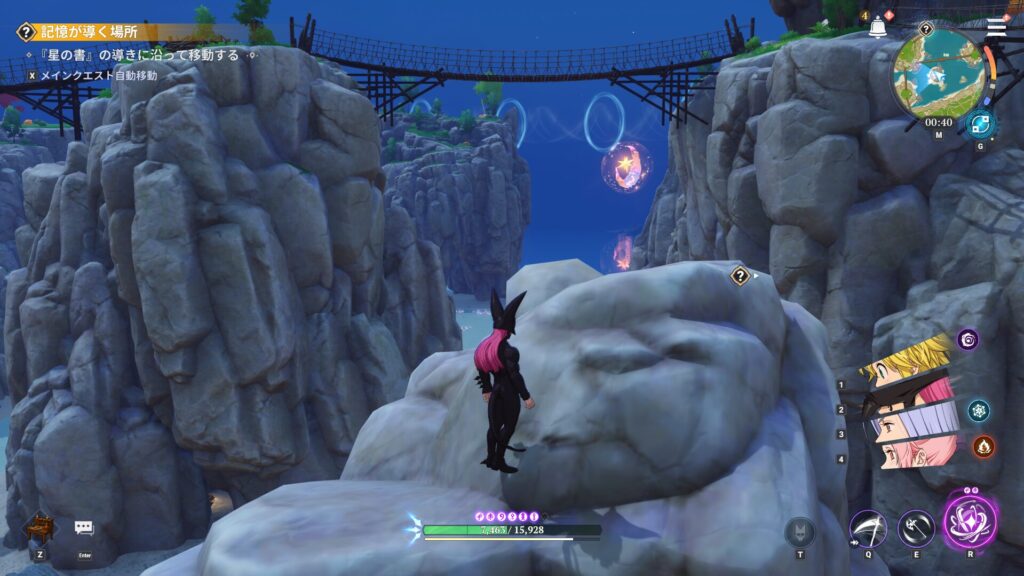
Task: Select the teal snowflake tag skill
Action: pos(978,410)
